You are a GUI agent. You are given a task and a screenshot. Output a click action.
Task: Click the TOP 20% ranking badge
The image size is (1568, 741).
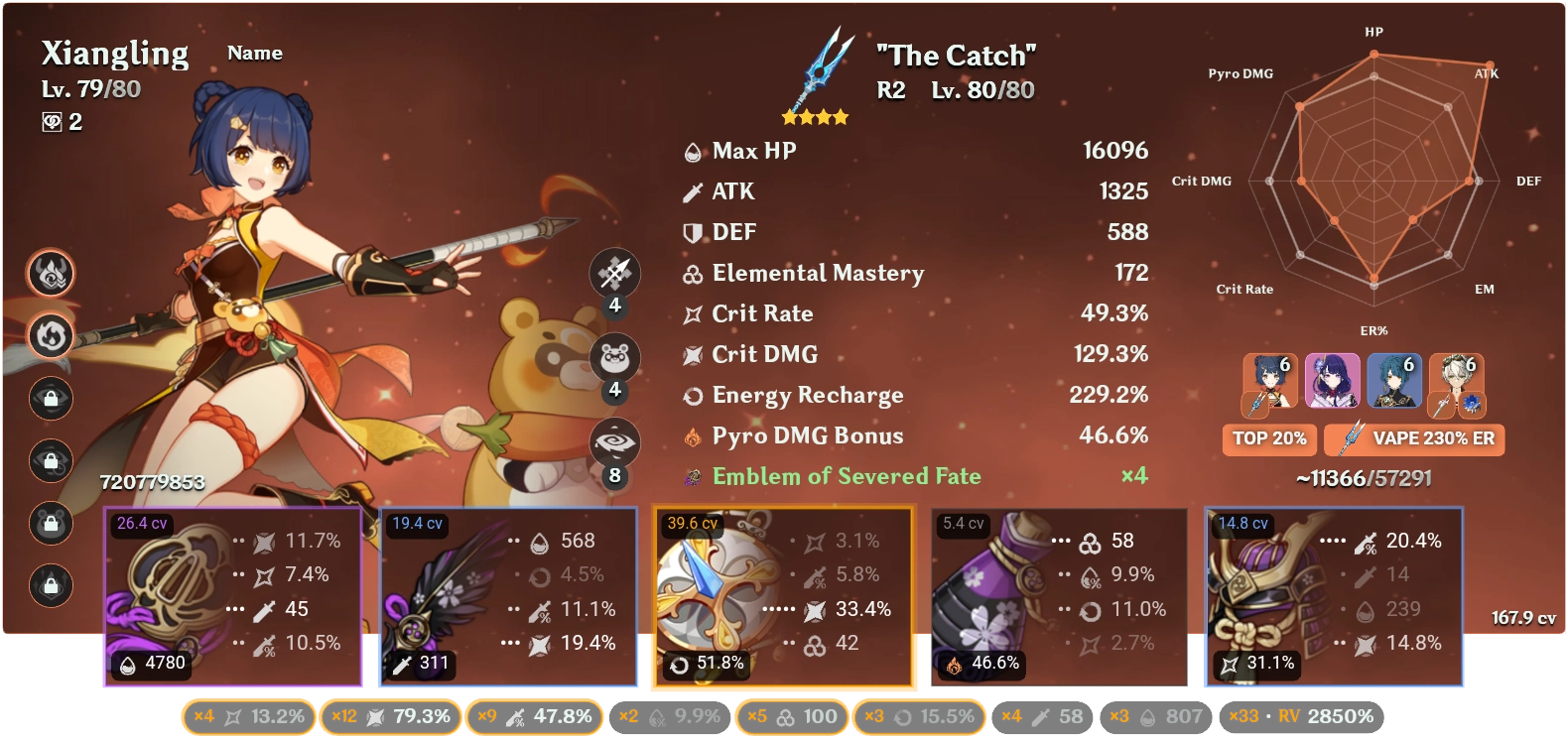1269,439
